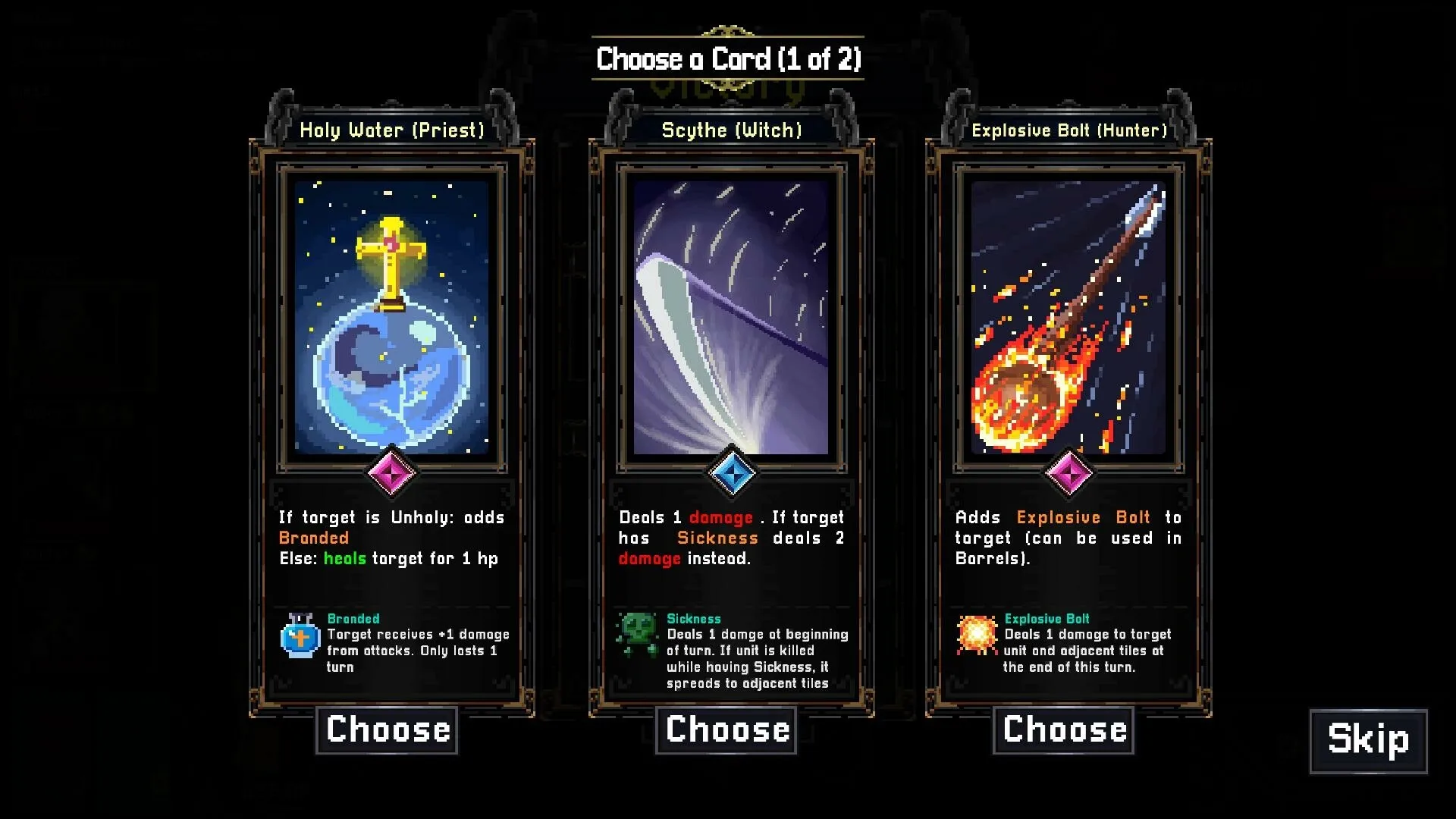The height and width of the screenshot is (819, 1456).
Task: Click the Holy Water (Priest) title banner
Action: (391, 130)
